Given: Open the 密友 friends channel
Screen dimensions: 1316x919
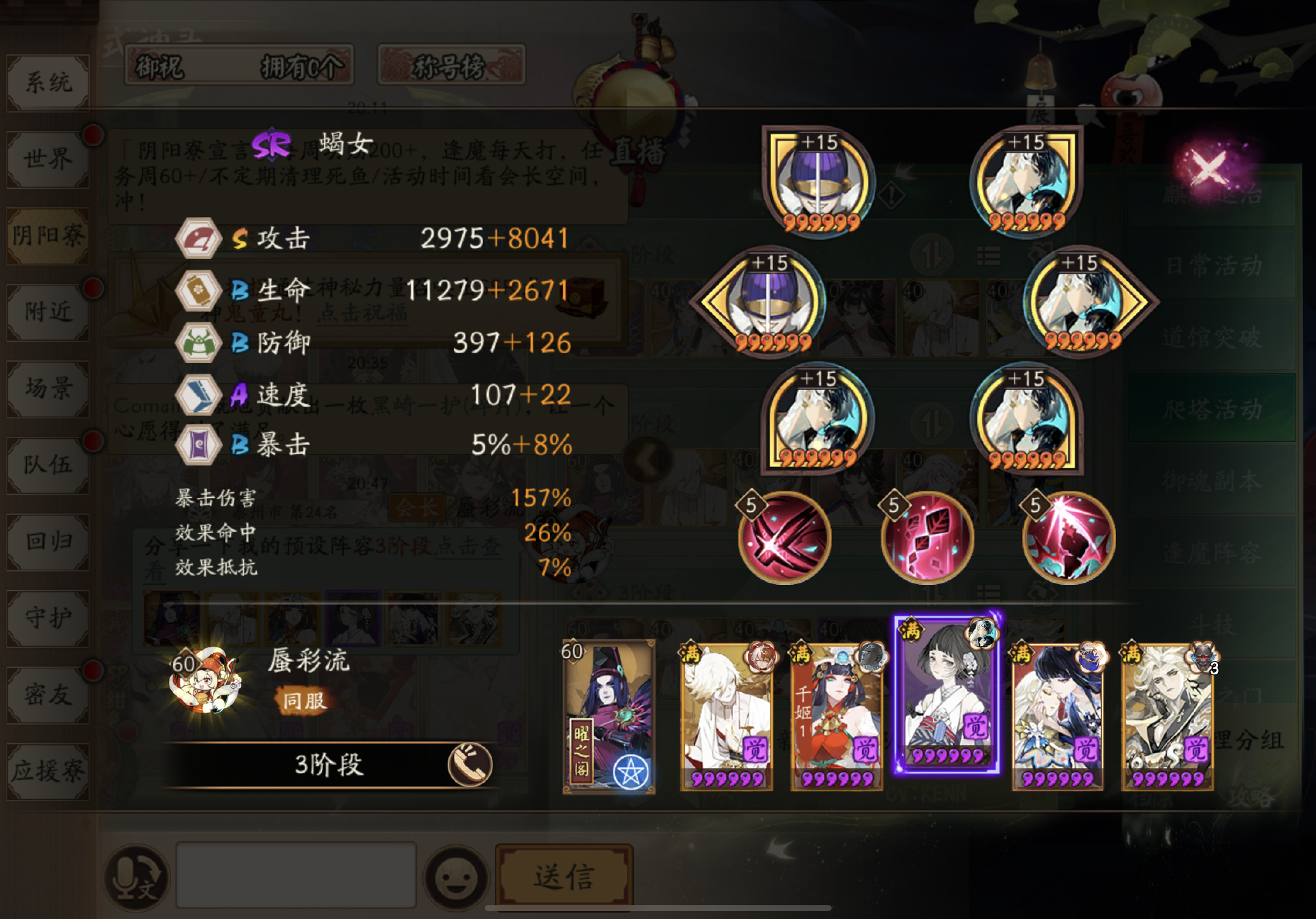Looking at the screenshot, I should coord(48,693).
